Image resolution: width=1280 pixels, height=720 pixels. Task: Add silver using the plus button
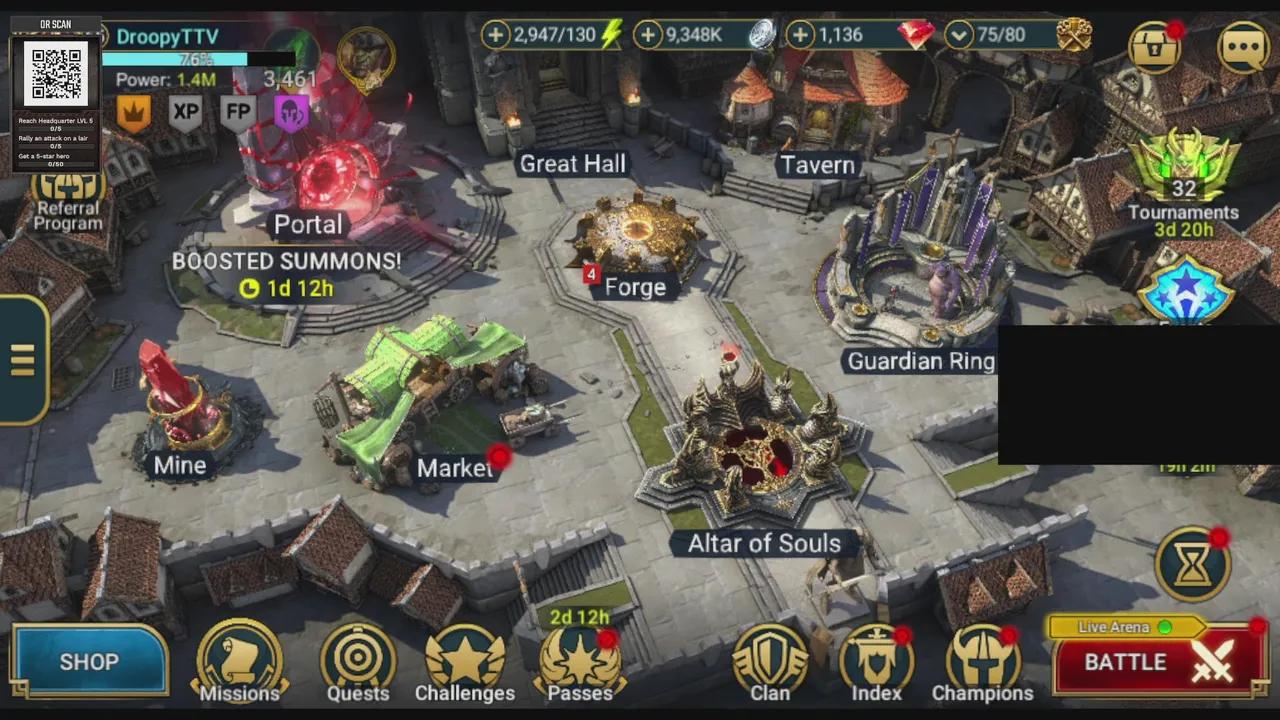[x=648, y=36]
